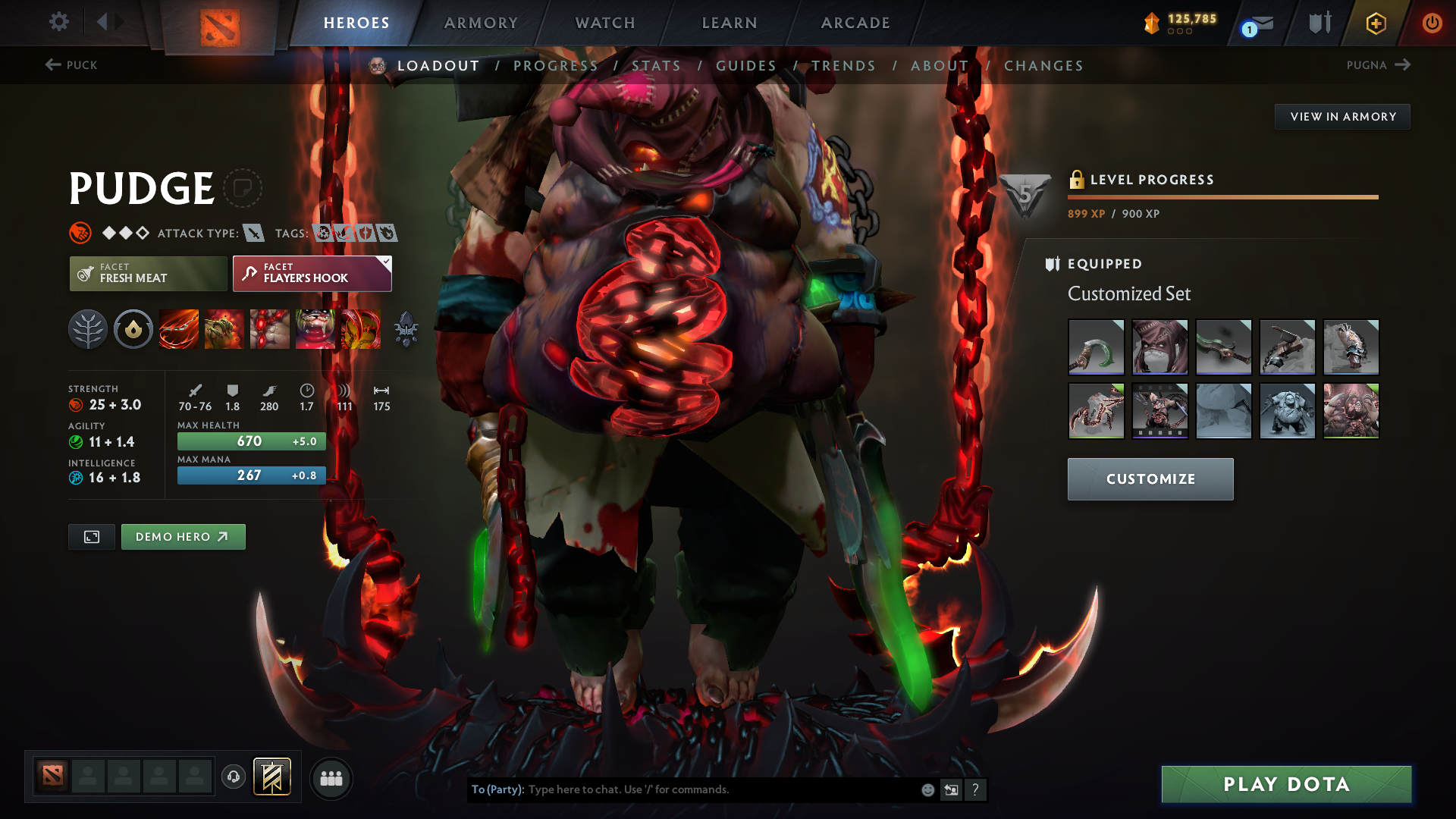Expand the hero portrait fullscreen preview icon
This screenshot has height=819, width=1456.
click(x=91, y=536)
